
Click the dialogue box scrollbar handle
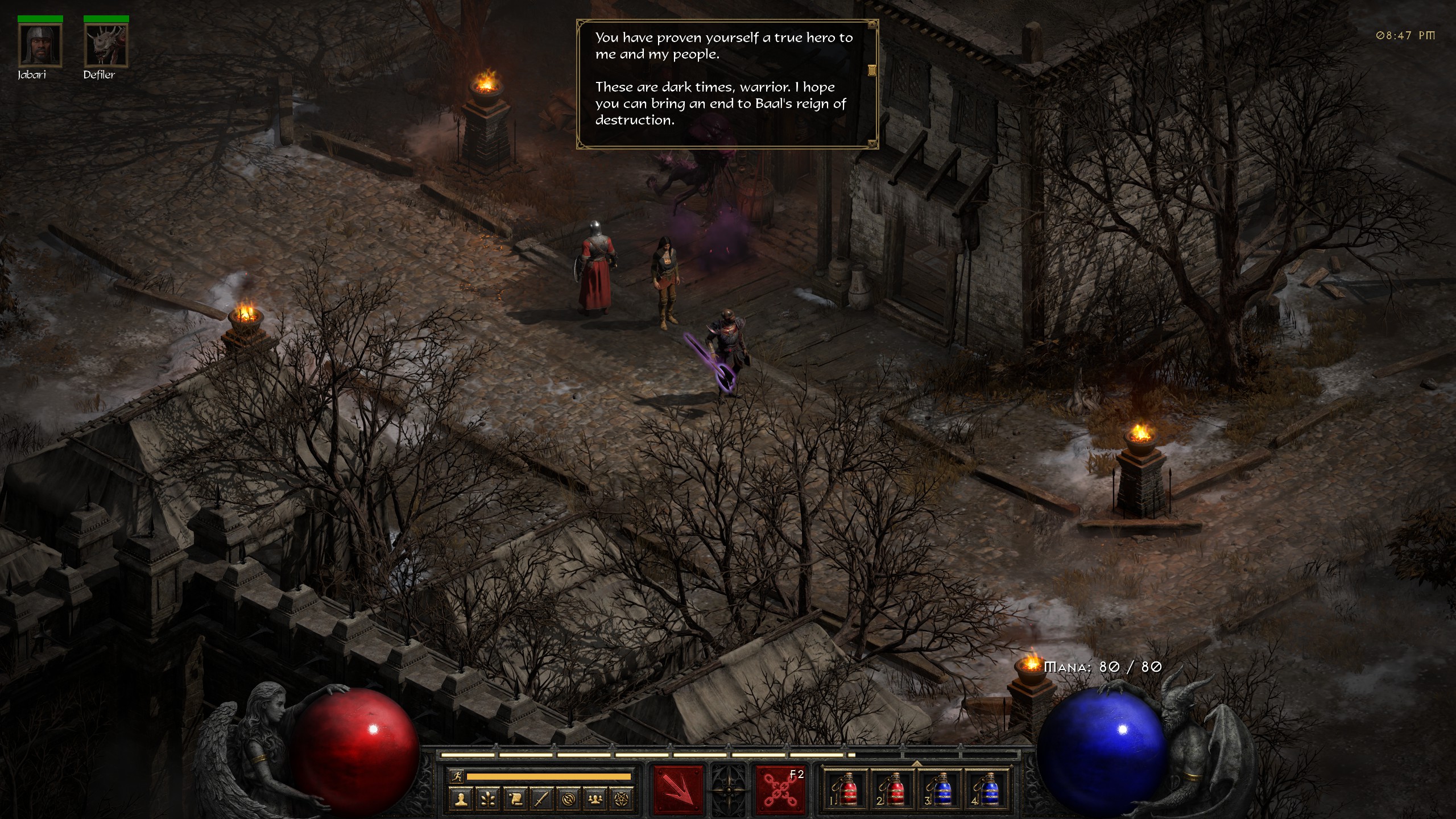871,71
